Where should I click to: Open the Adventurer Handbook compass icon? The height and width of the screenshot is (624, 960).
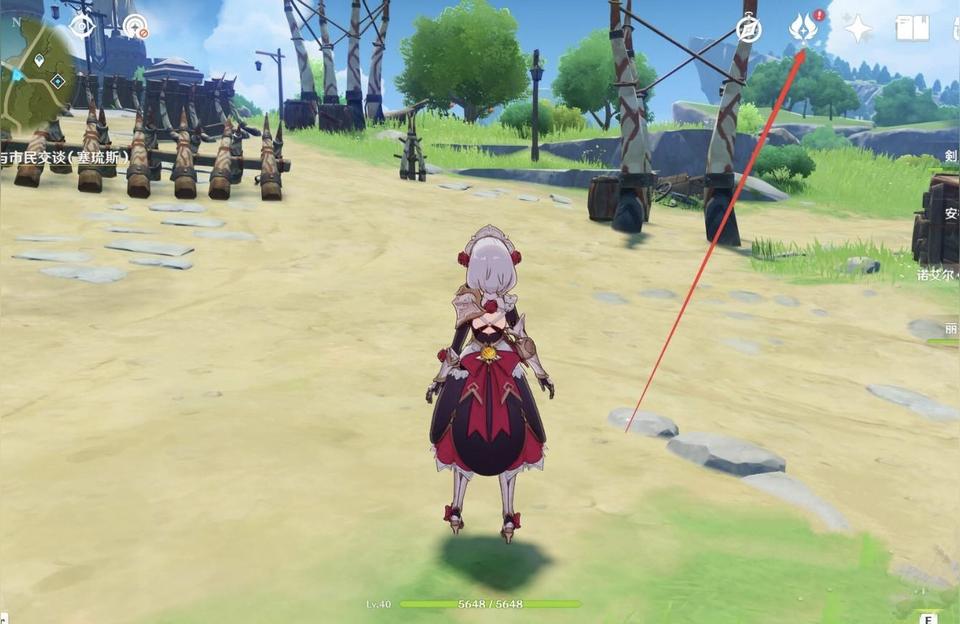[748, 29]
